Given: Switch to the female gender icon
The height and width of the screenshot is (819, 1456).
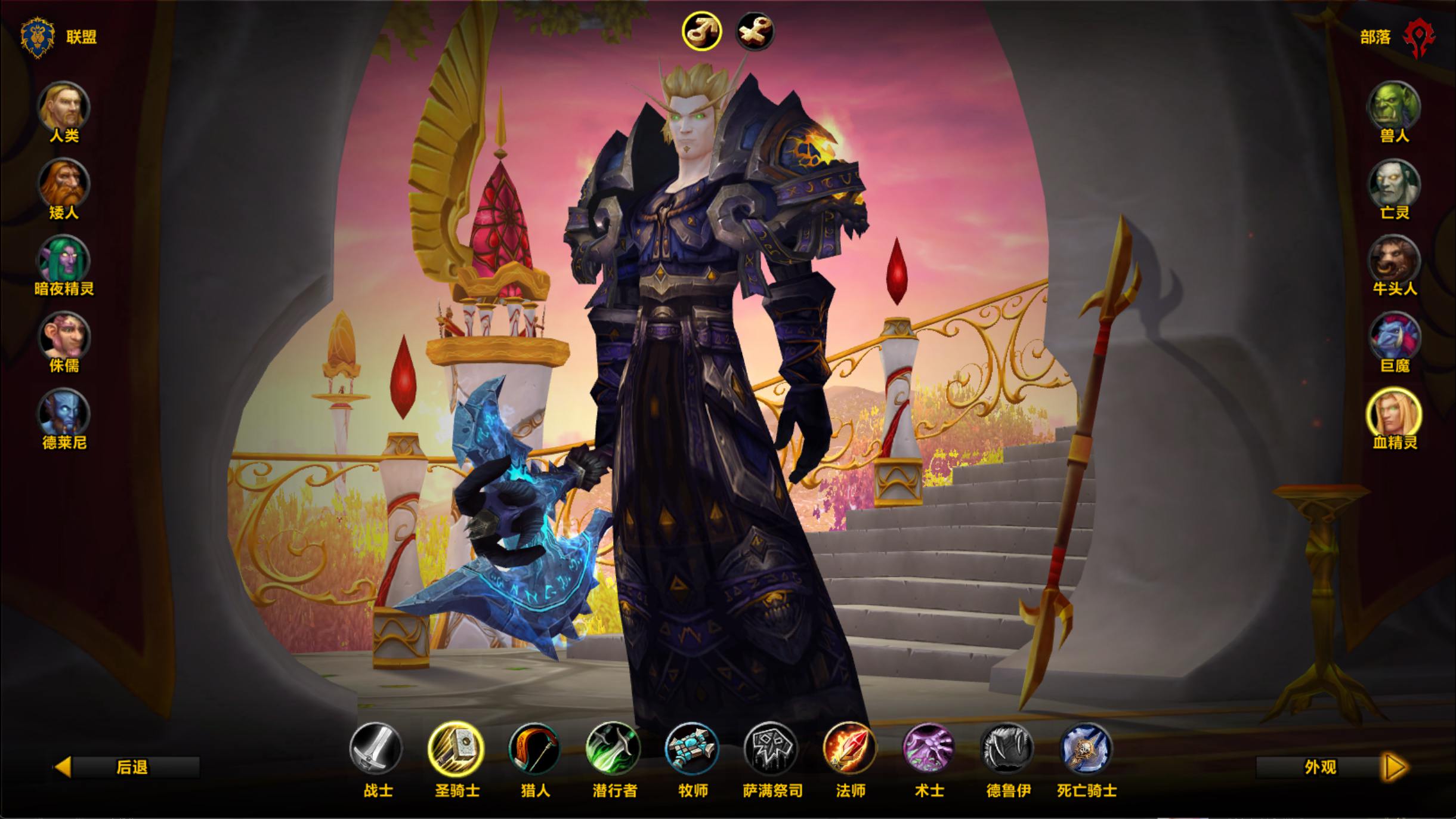Looking at the screenshot, I should pyautogui.click(x=755, y=31).
